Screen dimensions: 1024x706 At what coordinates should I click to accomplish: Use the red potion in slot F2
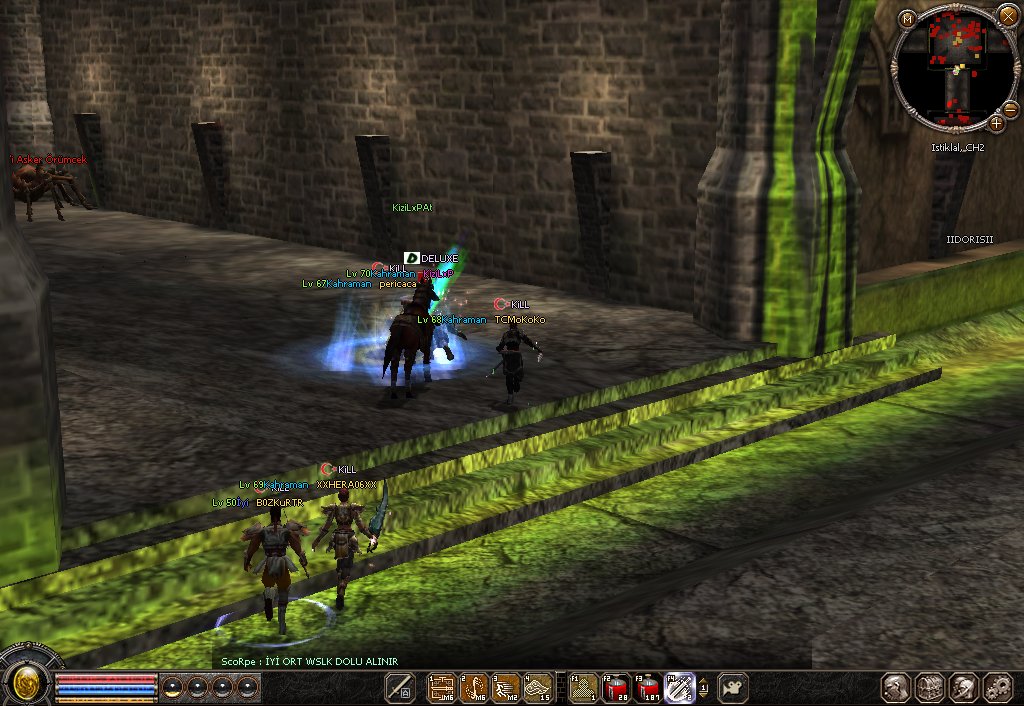tap(616, 687)
